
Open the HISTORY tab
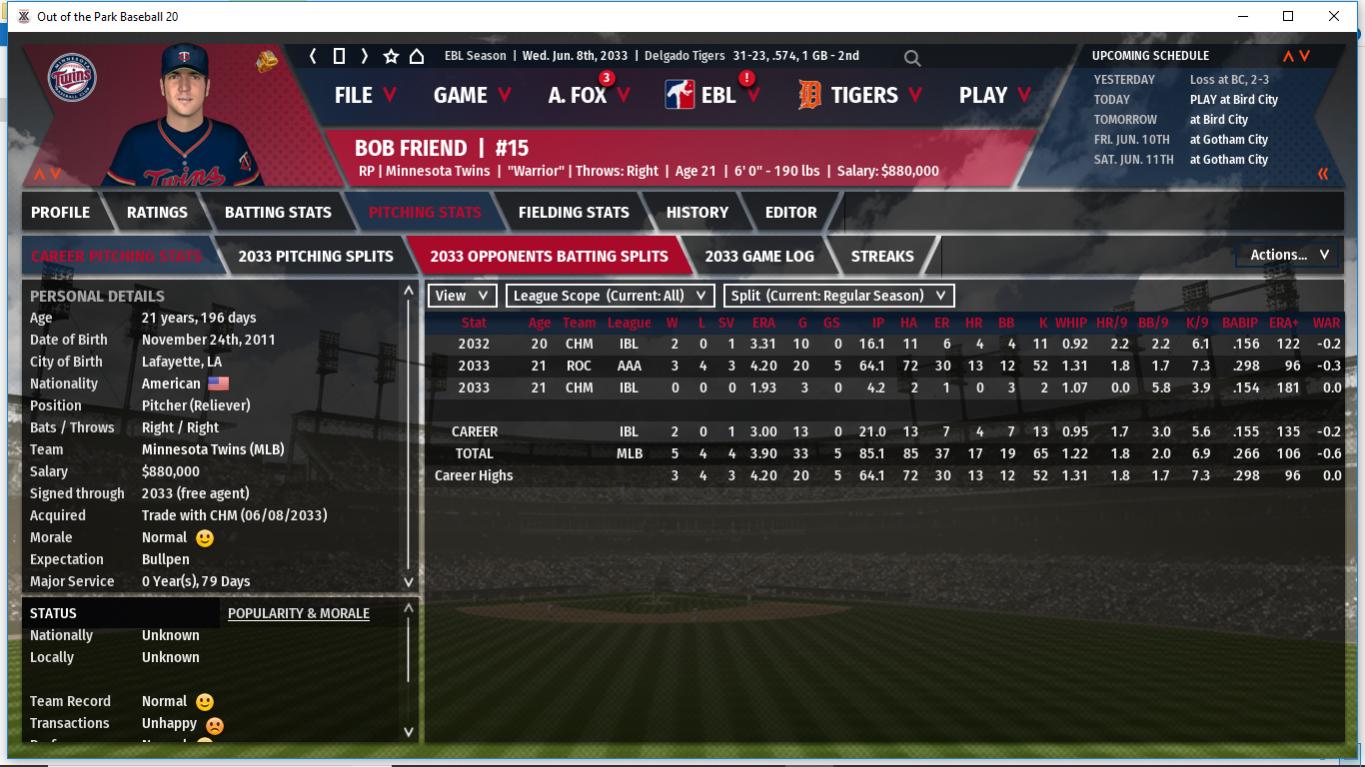[x=697, y=212]
